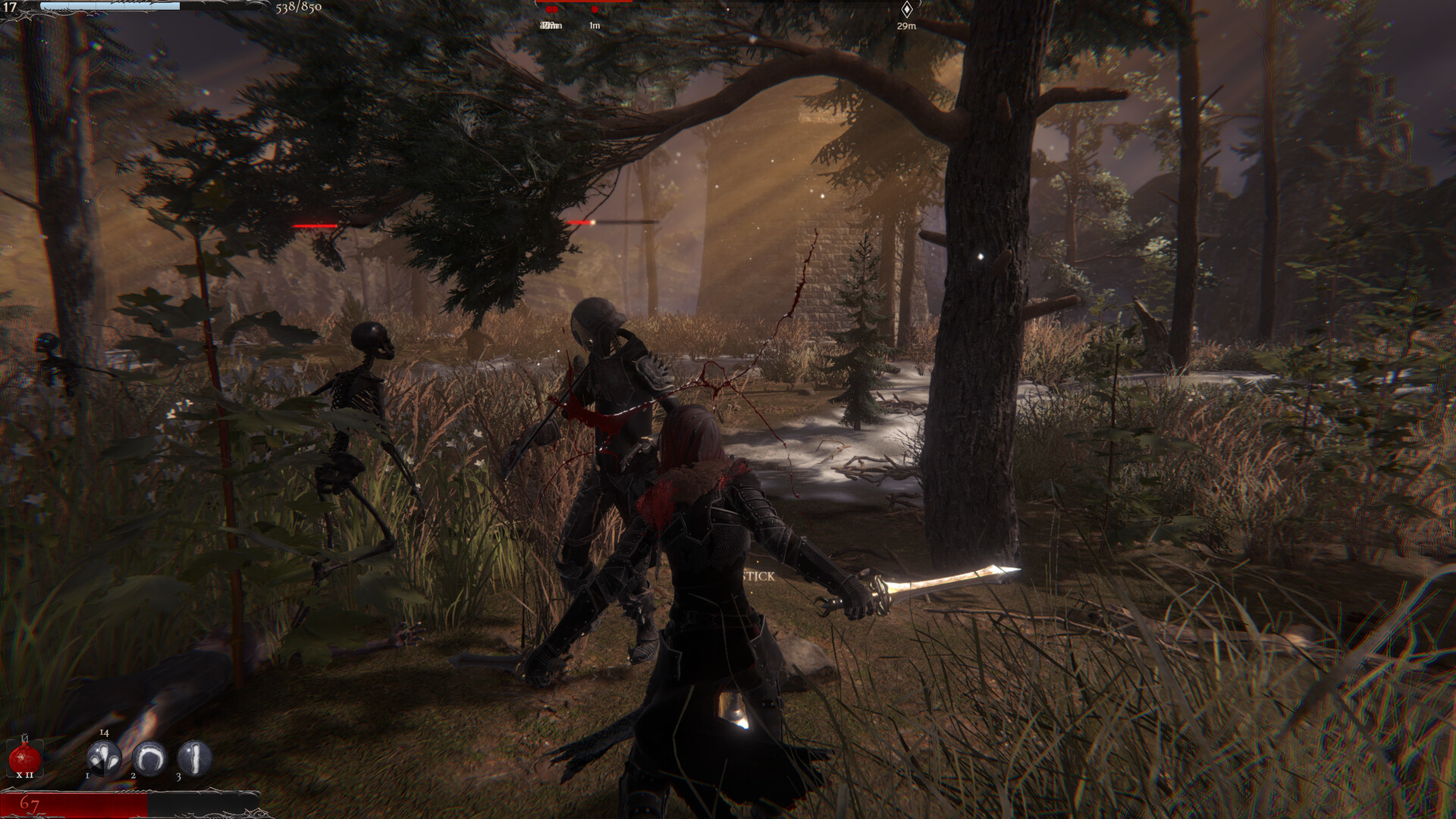
Task: Activate the three-claw ability in slot 1
Action: [104, 757]
